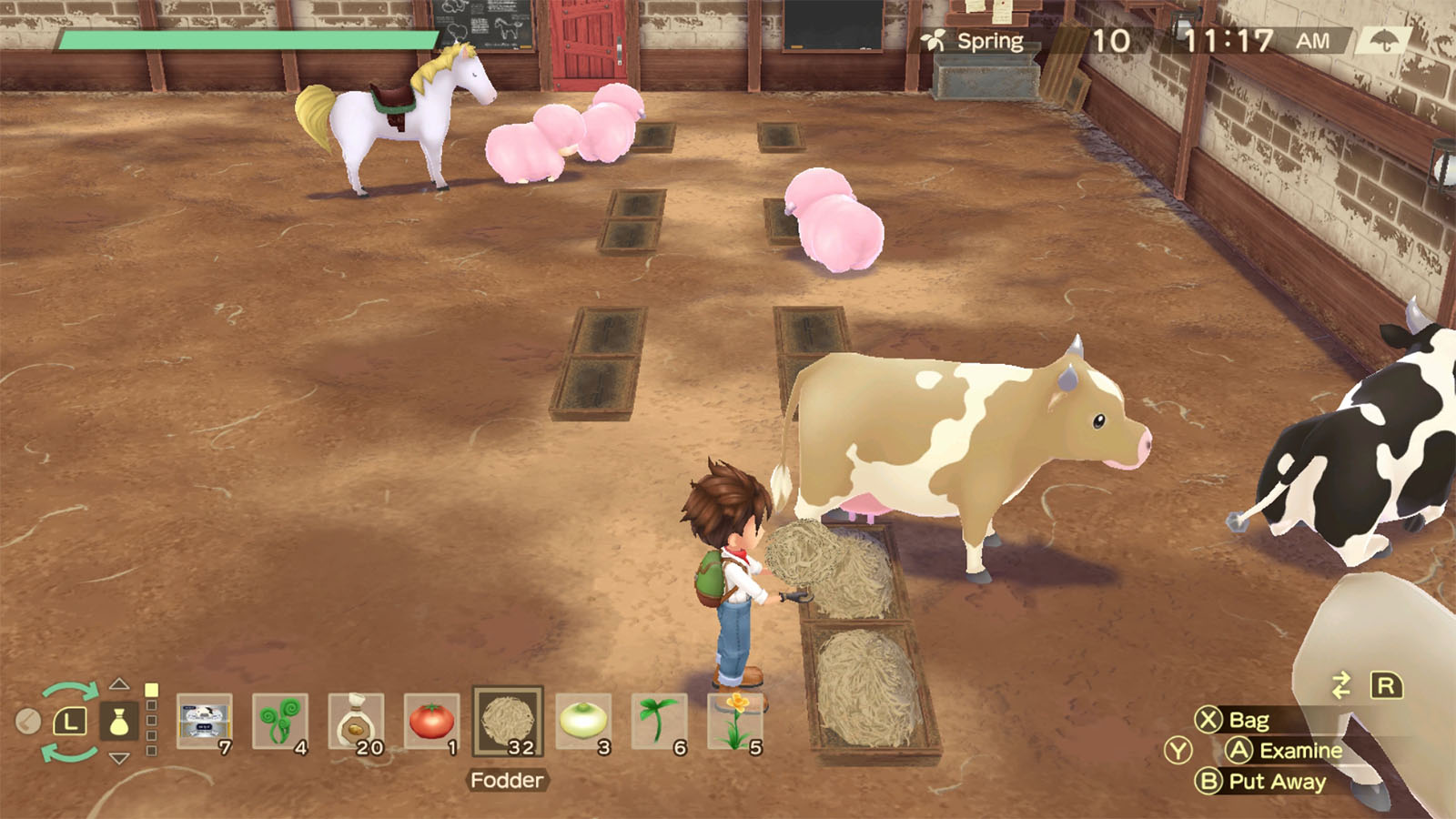Switch to the item bag category icon
Viewport: 1456px width, 819px height.
119,723
